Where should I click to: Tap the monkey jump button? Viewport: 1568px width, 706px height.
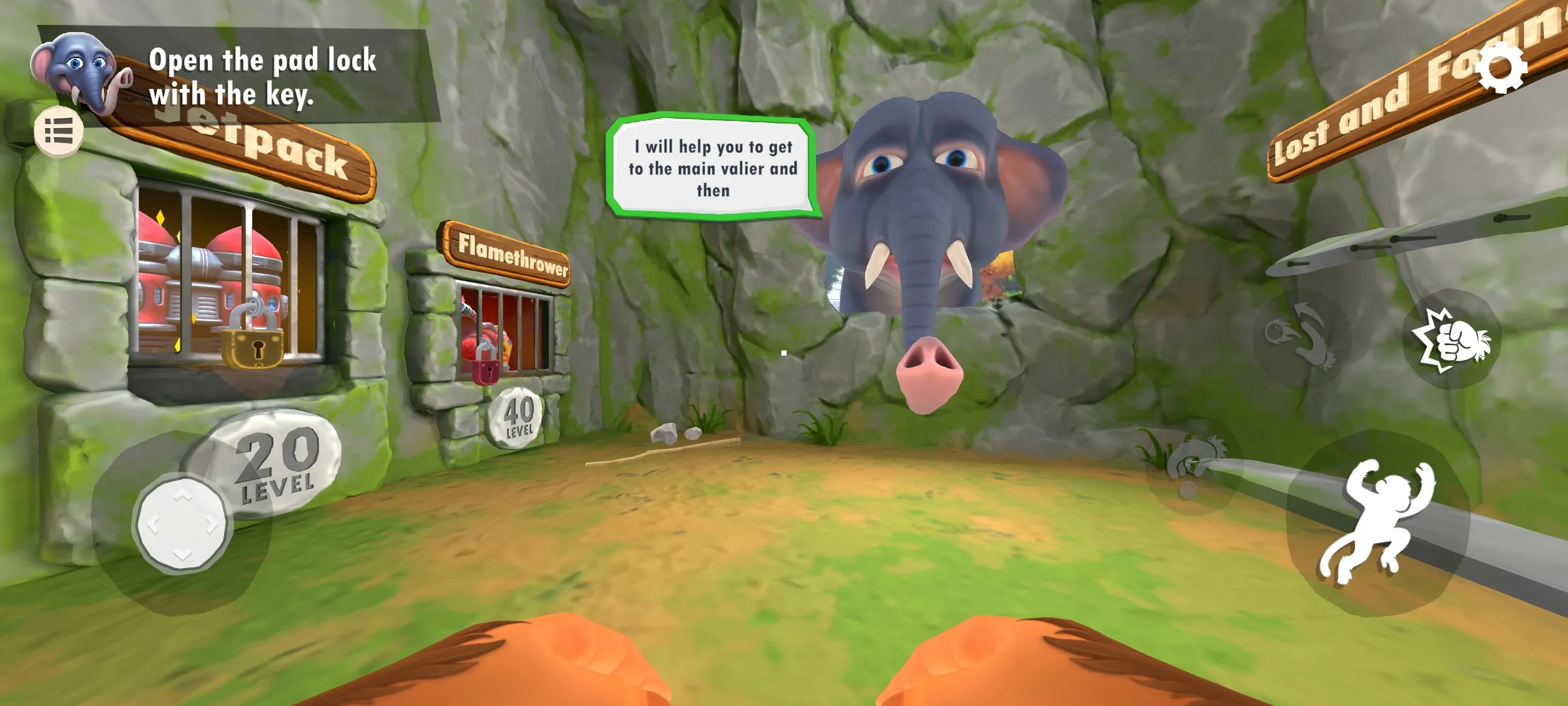1377,522
